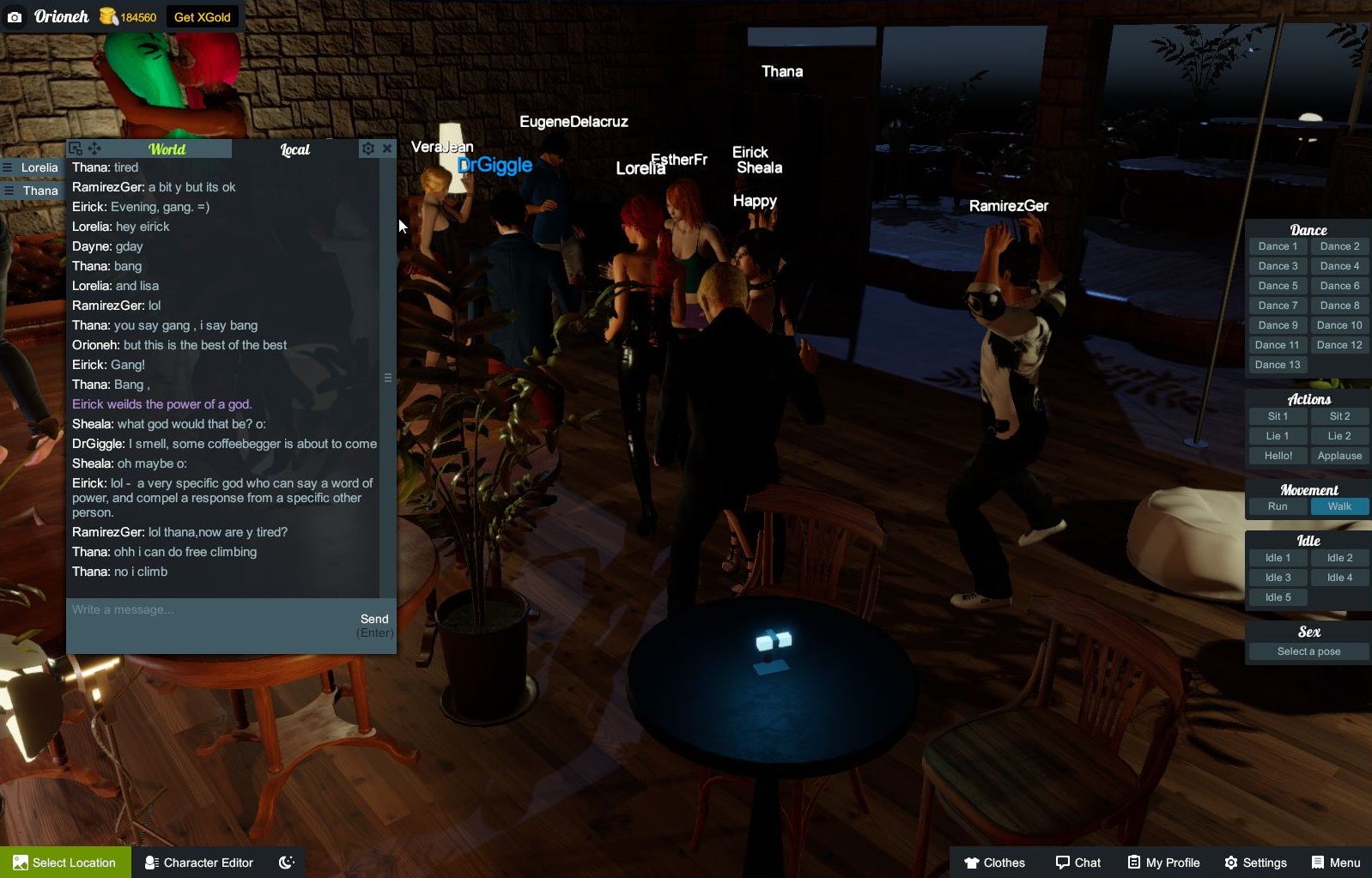Open the Clothes menu

tap(994, 863)
